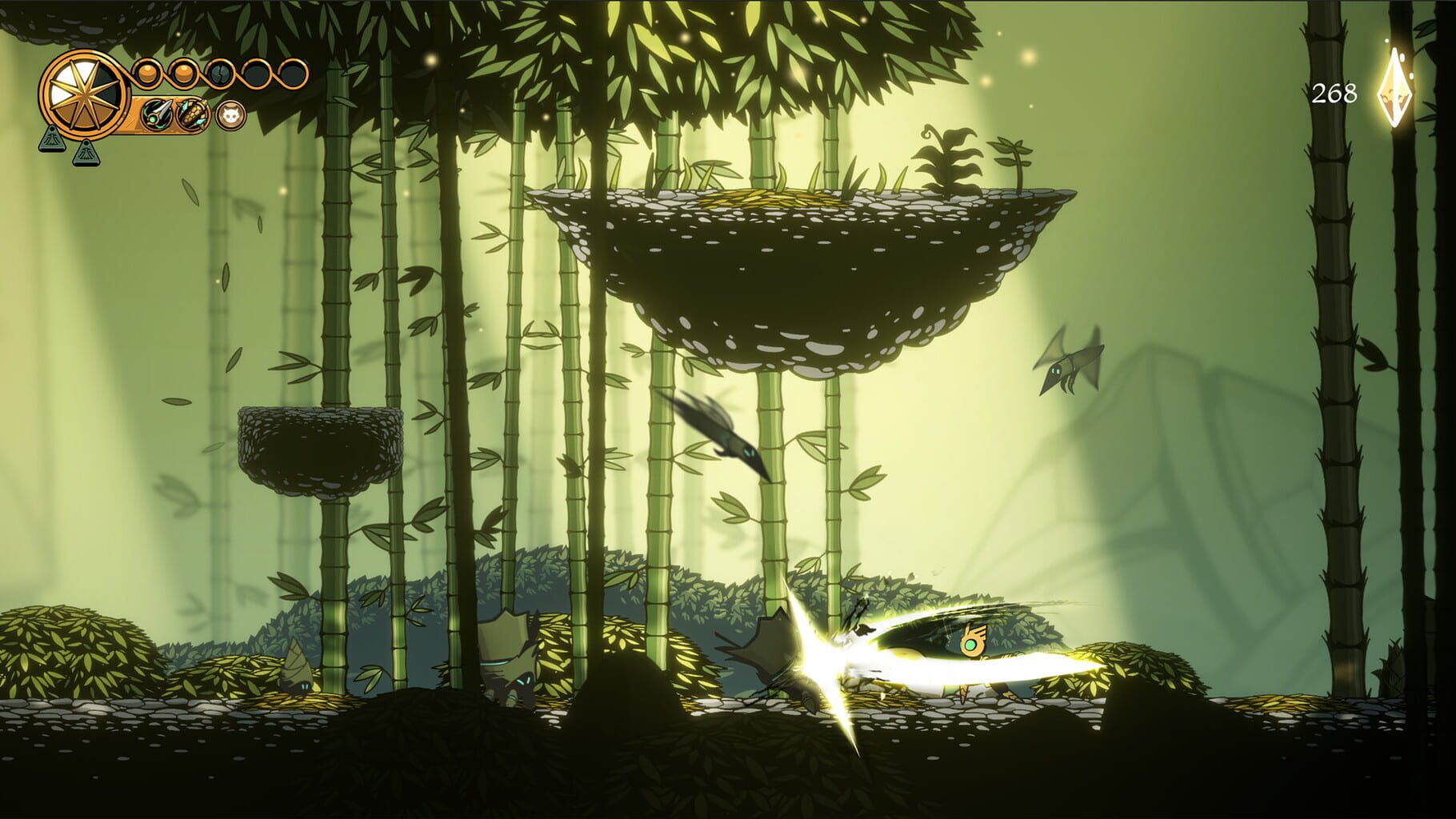Toggle the second filled golden soul orb

[184, 73]
